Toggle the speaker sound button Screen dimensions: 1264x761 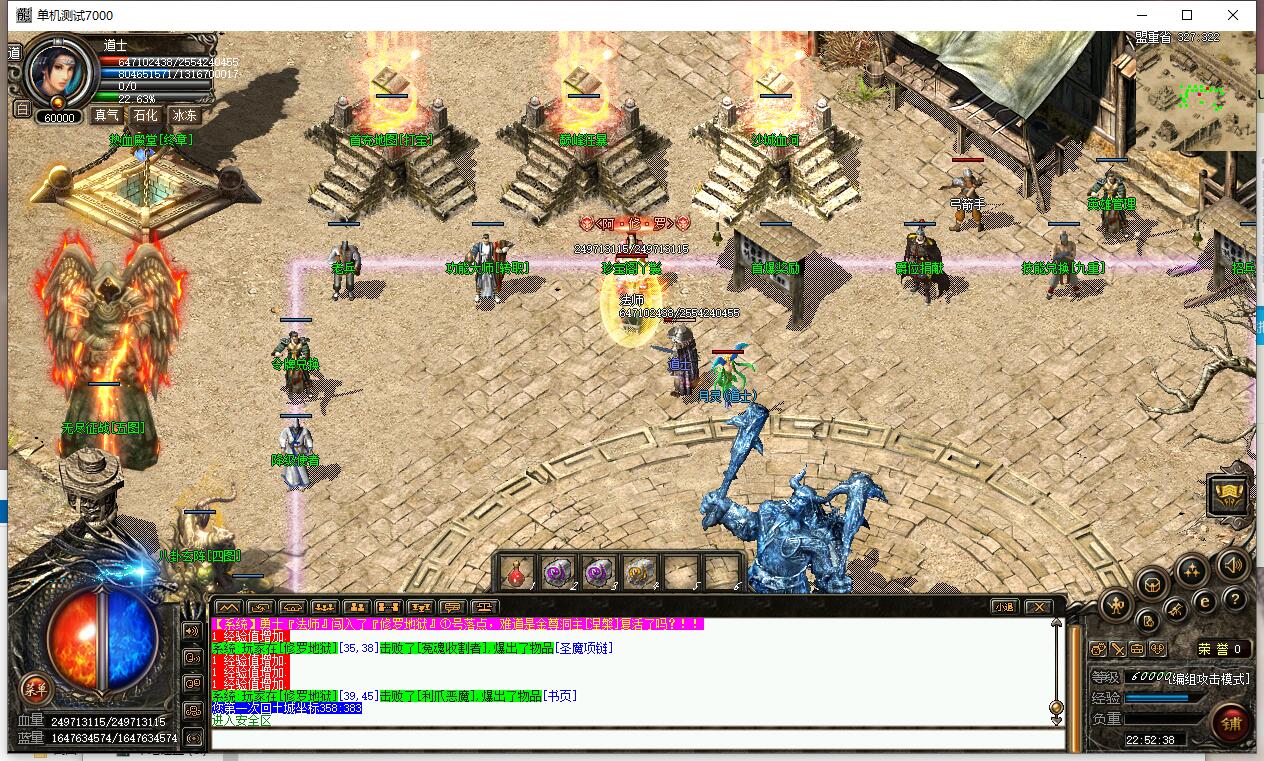(1232, 563)
